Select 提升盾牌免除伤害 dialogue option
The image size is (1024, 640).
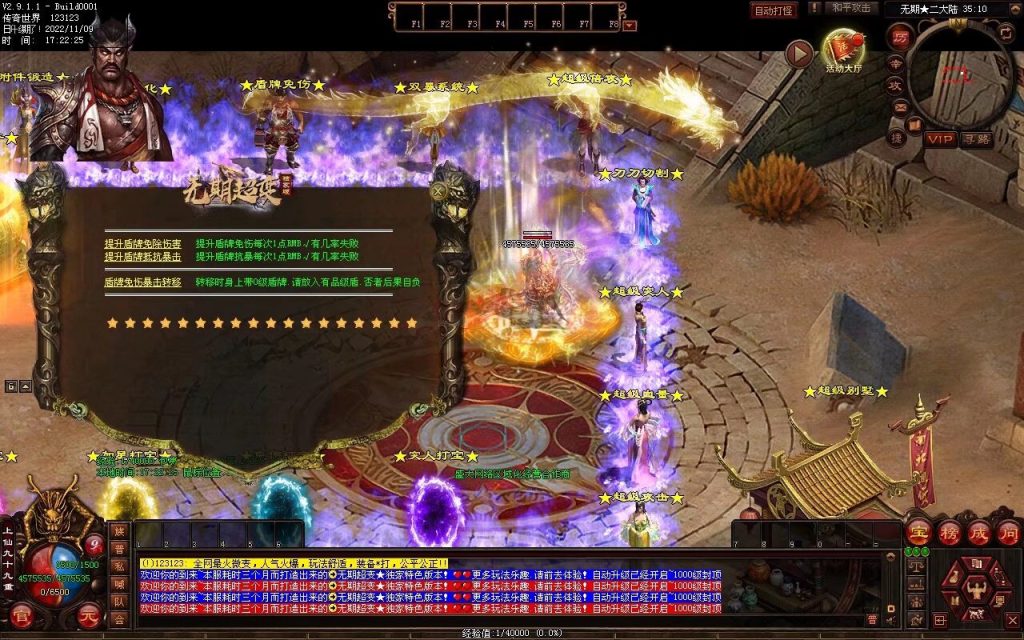click(143, 243)
